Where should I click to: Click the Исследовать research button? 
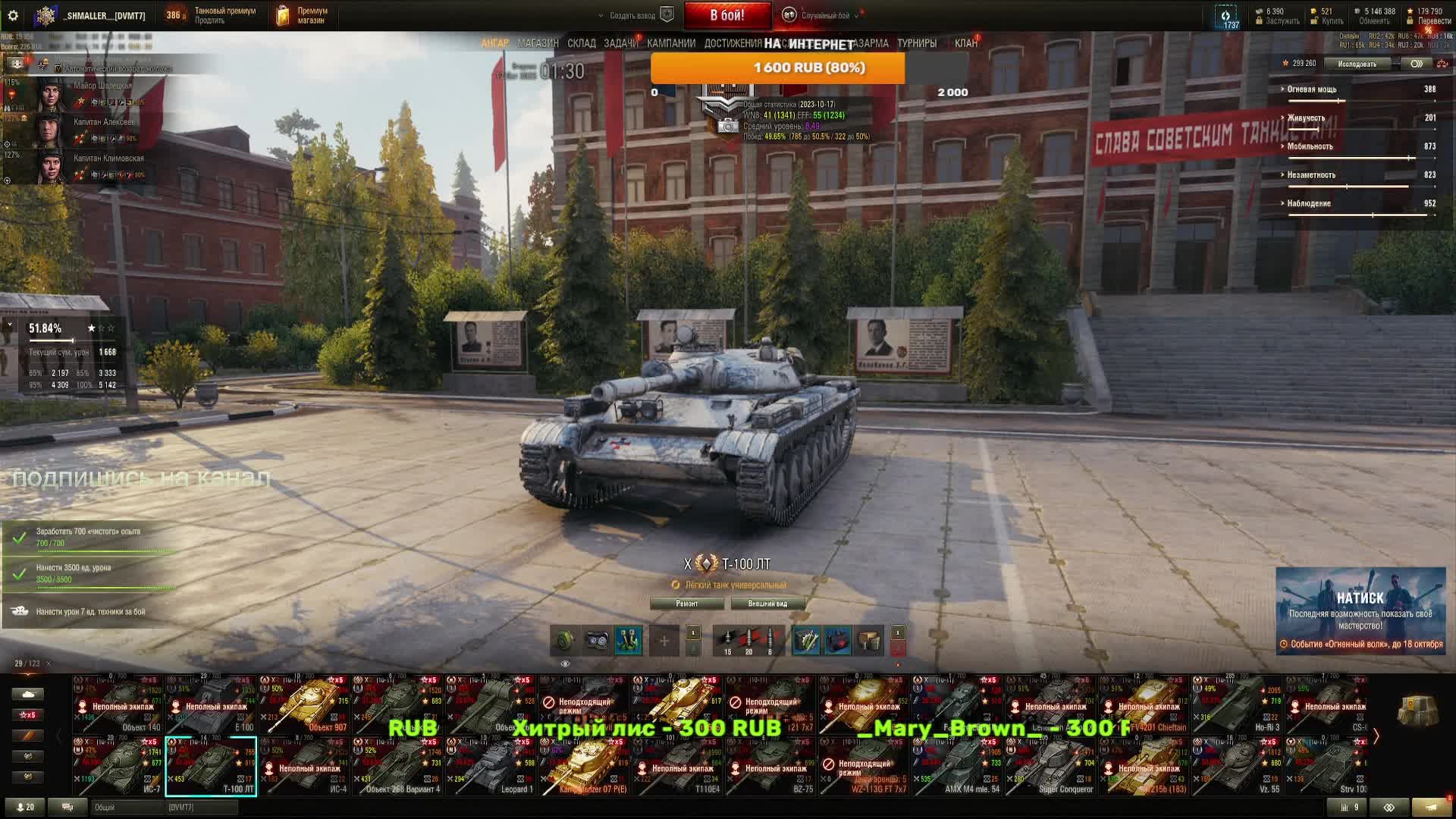(1357, 64)
